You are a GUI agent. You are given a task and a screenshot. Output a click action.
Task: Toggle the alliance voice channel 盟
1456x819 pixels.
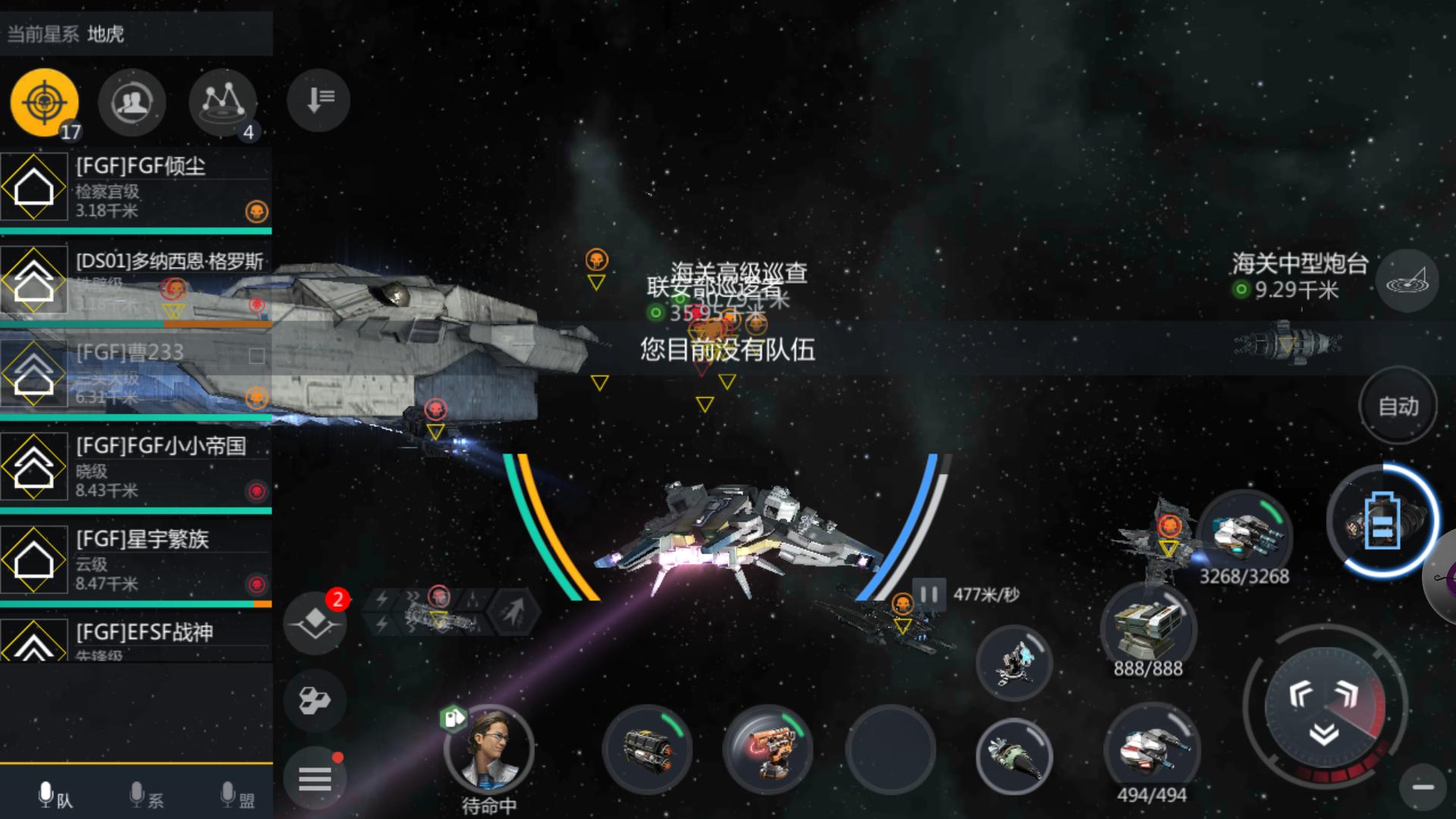(x=237, y=795)
